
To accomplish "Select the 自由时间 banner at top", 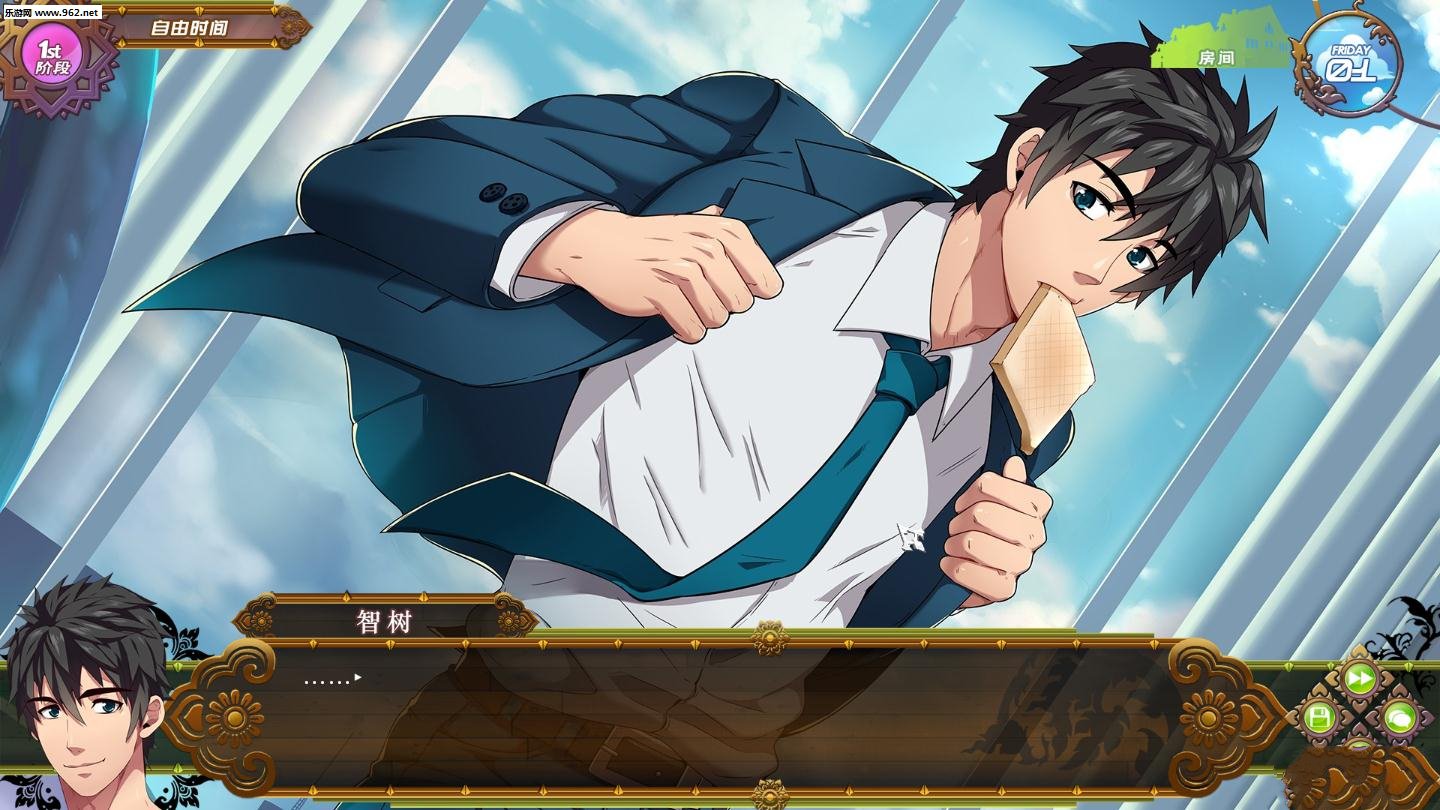I will click(188, 29).
